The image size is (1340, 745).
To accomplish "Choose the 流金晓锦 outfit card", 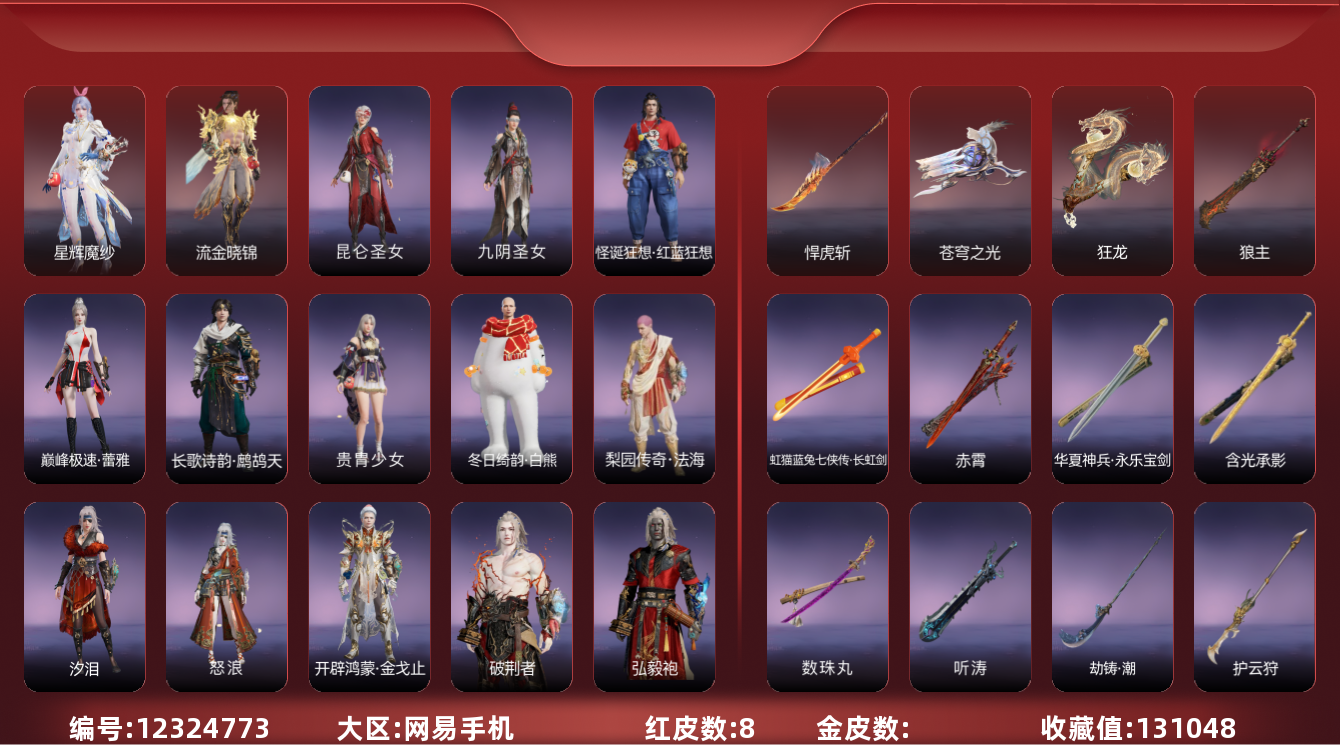I will (226, 180).
